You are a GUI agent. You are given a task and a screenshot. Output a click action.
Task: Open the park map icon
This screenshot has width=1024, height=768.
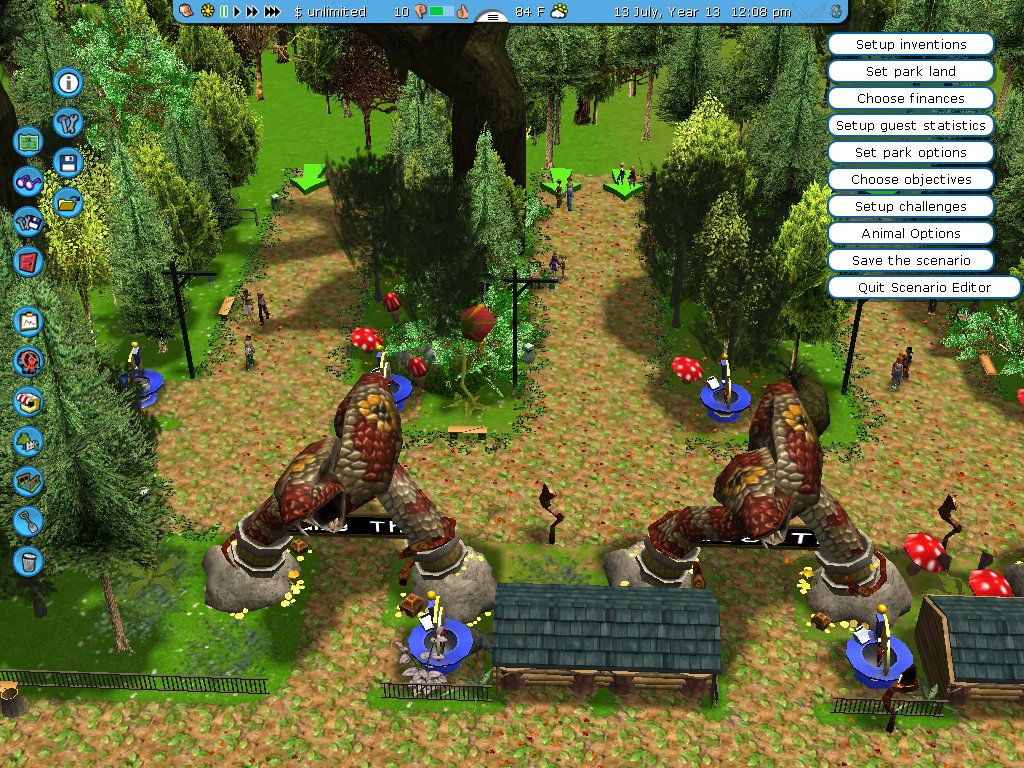click(28, 141)
